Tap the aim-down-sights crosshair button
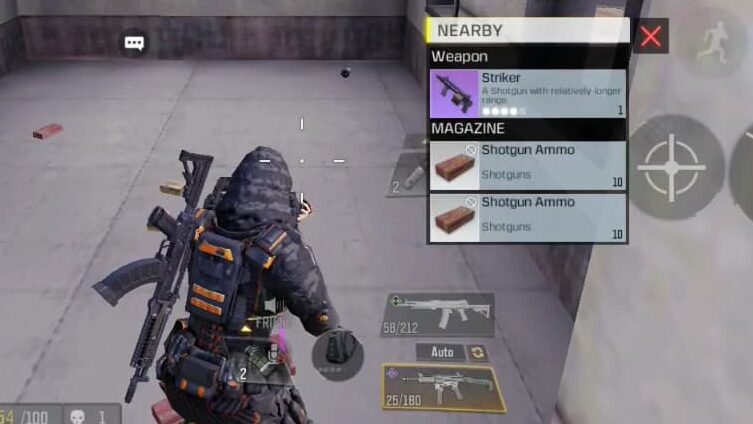753x424 pixels. tap(670, 167)
